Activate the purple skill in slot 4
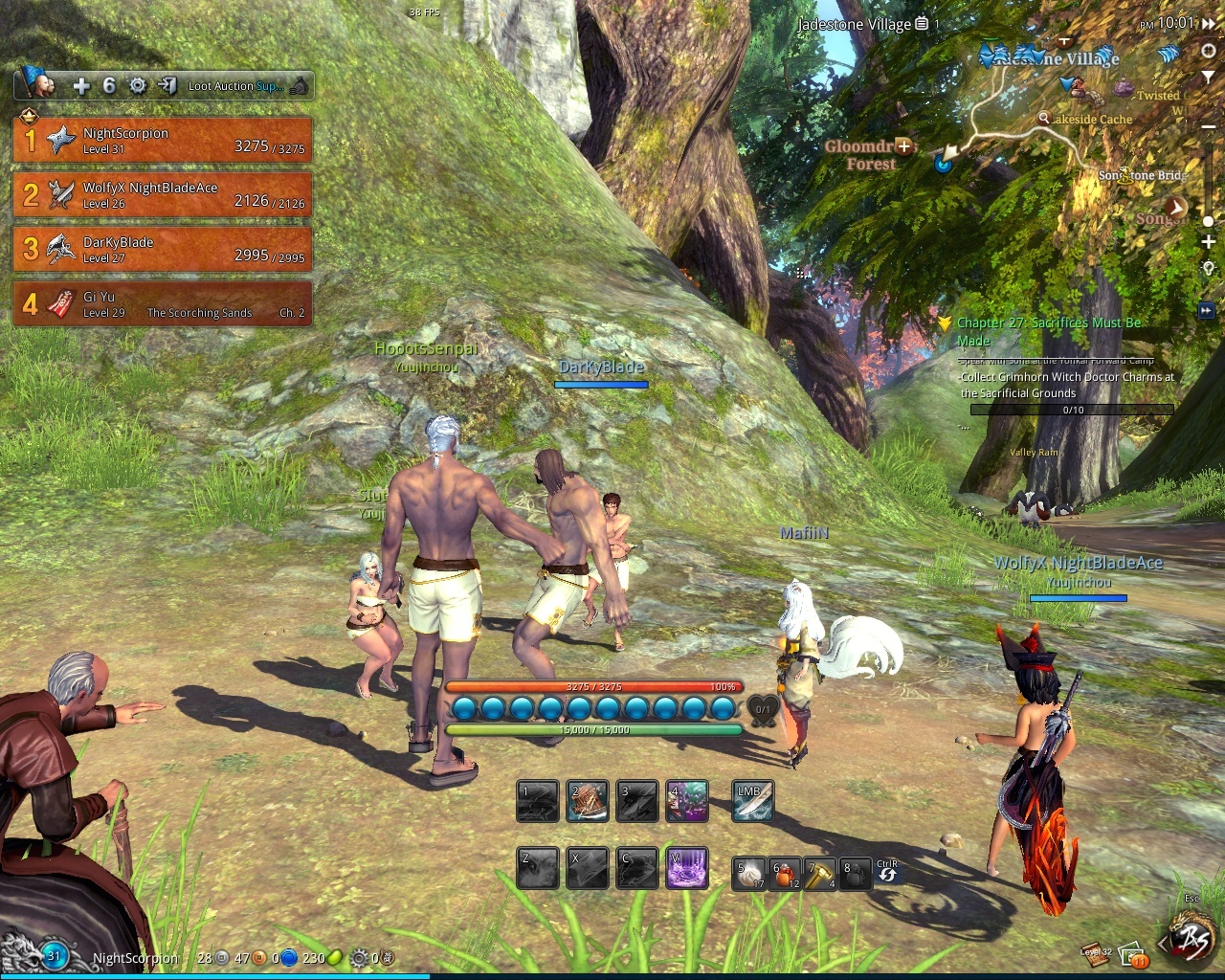 (686, 802)
